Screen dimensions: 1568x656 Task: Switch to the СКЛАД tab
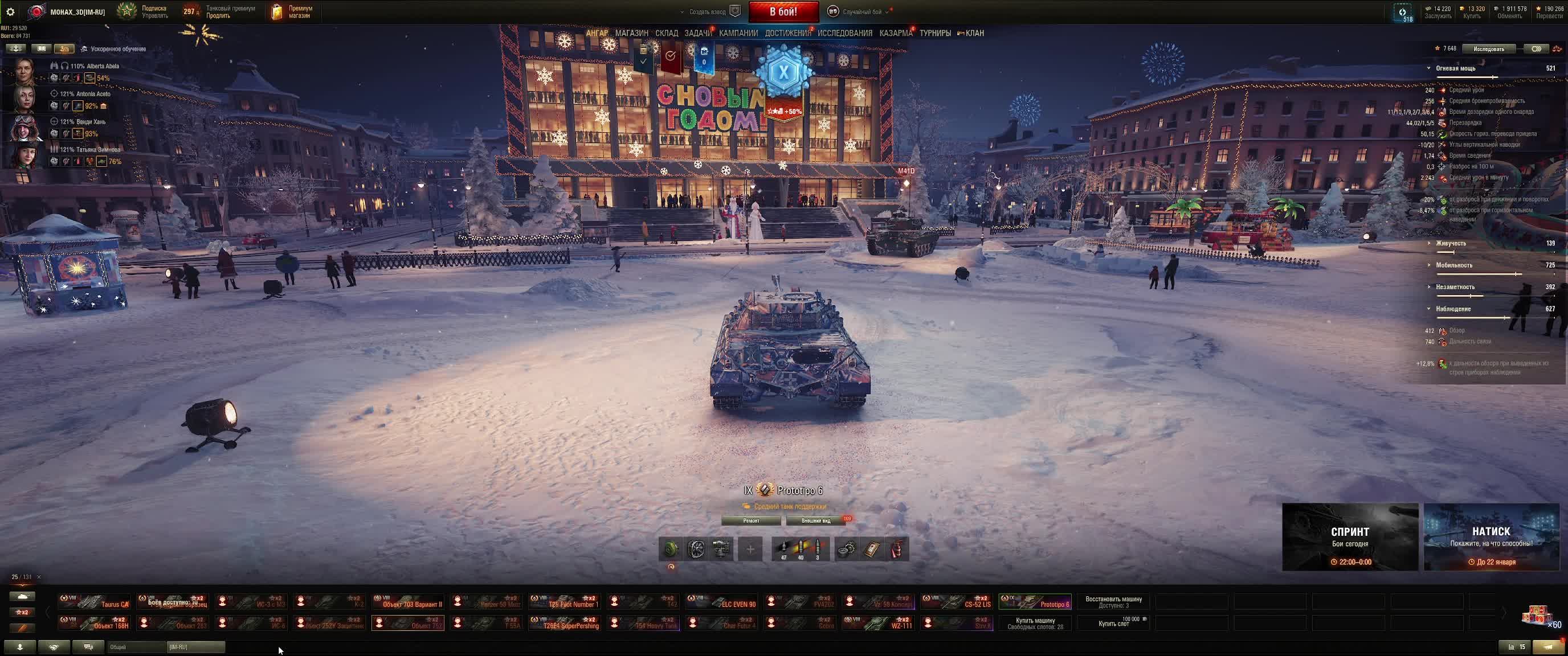click(x=667, y=33)
